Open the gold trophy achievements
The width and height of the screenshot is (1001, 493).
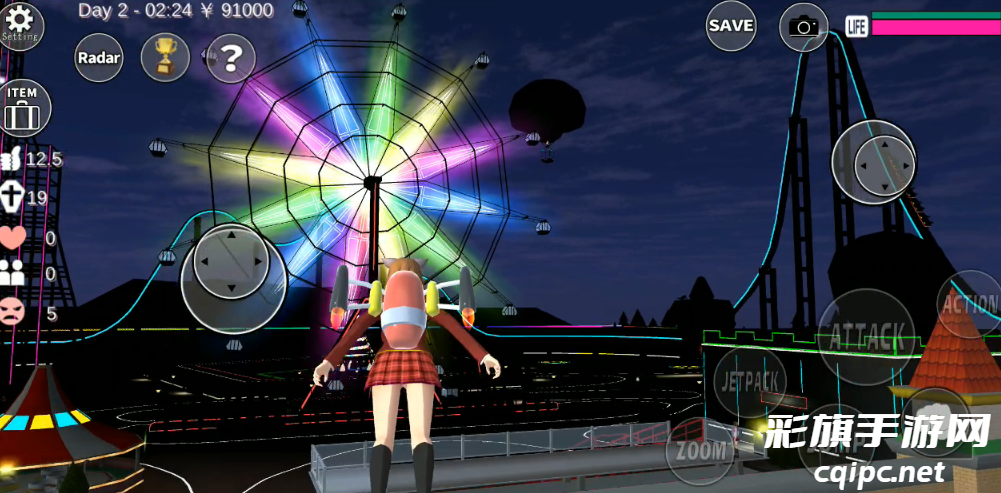click(165, 58)
